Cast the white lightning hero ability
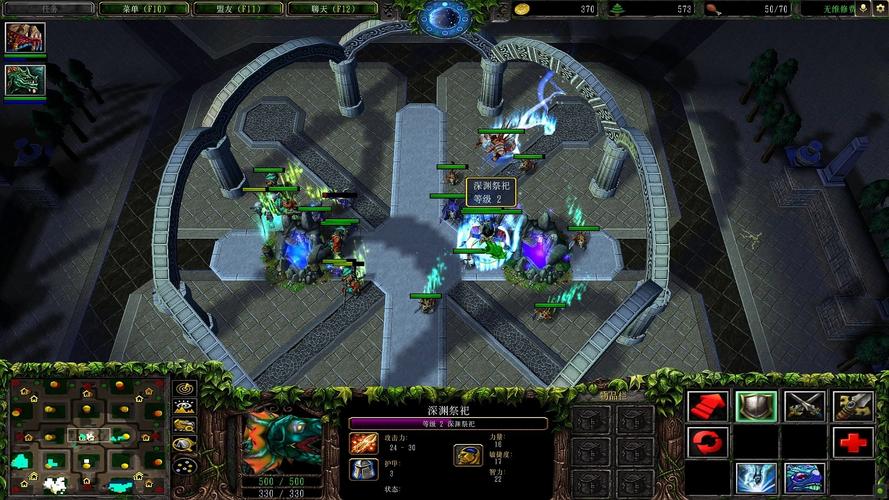Image resolution: width=889 pixels, height=500 pixels. [x=756, y=478]
